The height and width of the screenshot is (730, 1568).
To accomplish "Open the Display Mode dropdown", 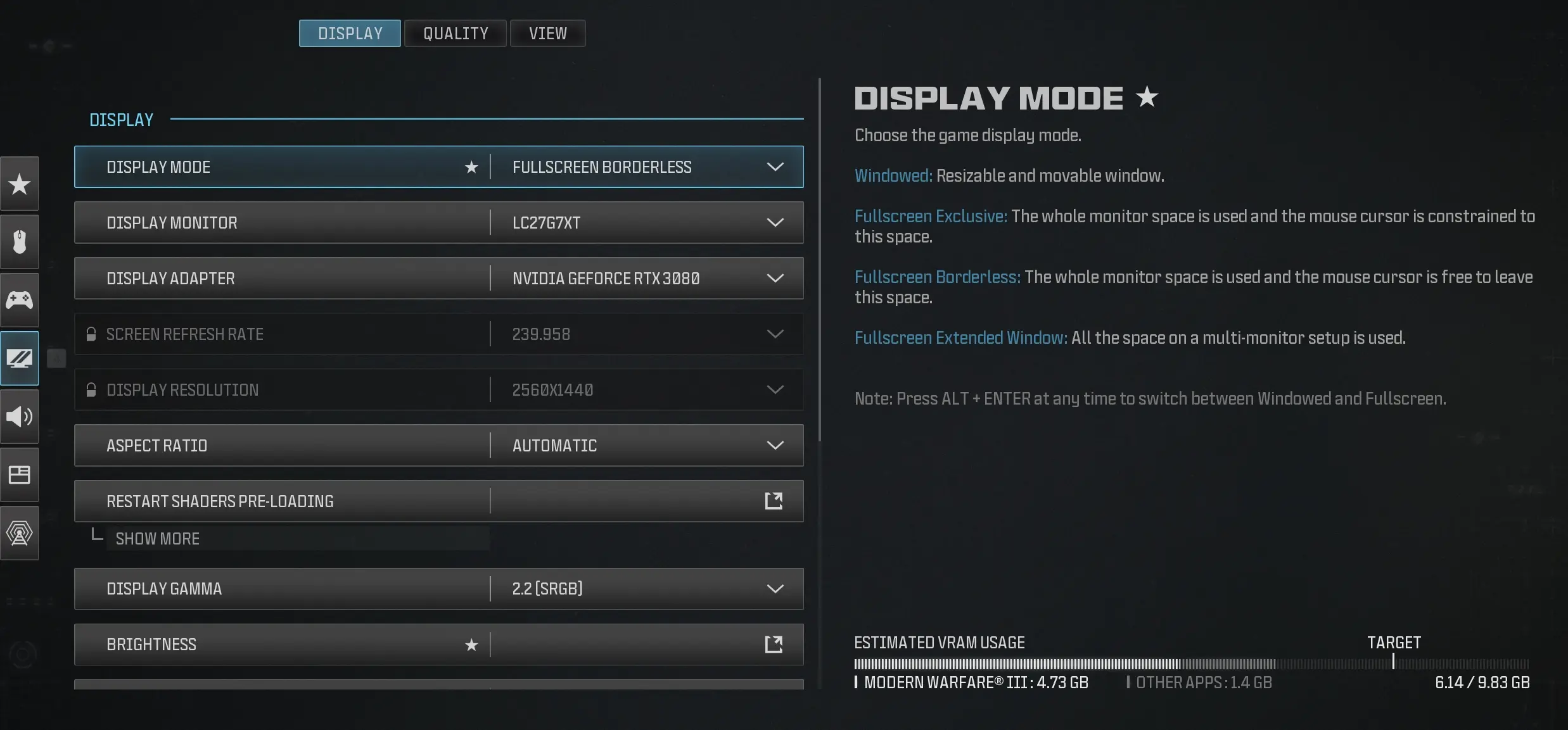I will [x=775, y=167].
